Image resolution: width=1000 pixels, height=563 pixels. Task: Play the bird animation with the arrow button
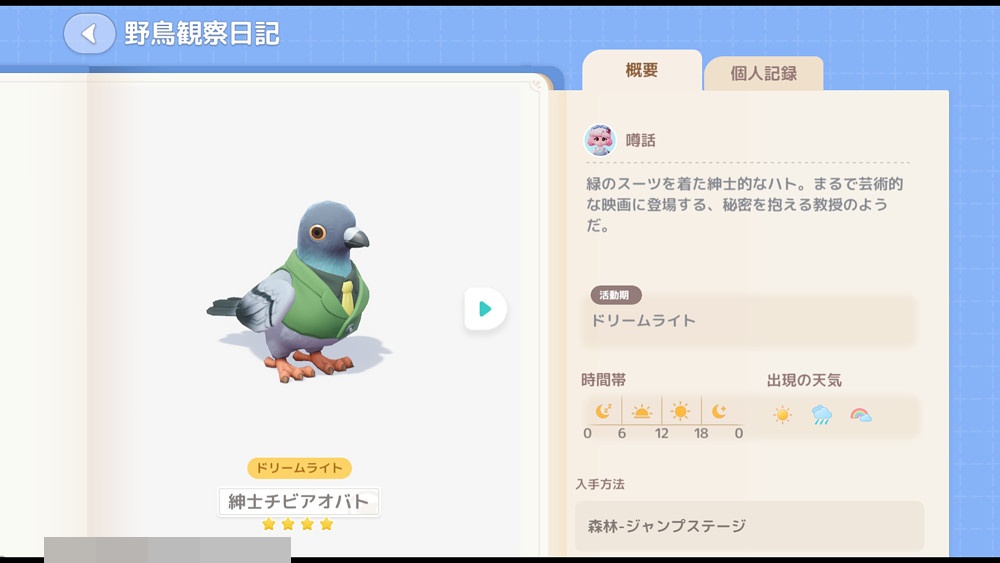click(x=485, y=309)
